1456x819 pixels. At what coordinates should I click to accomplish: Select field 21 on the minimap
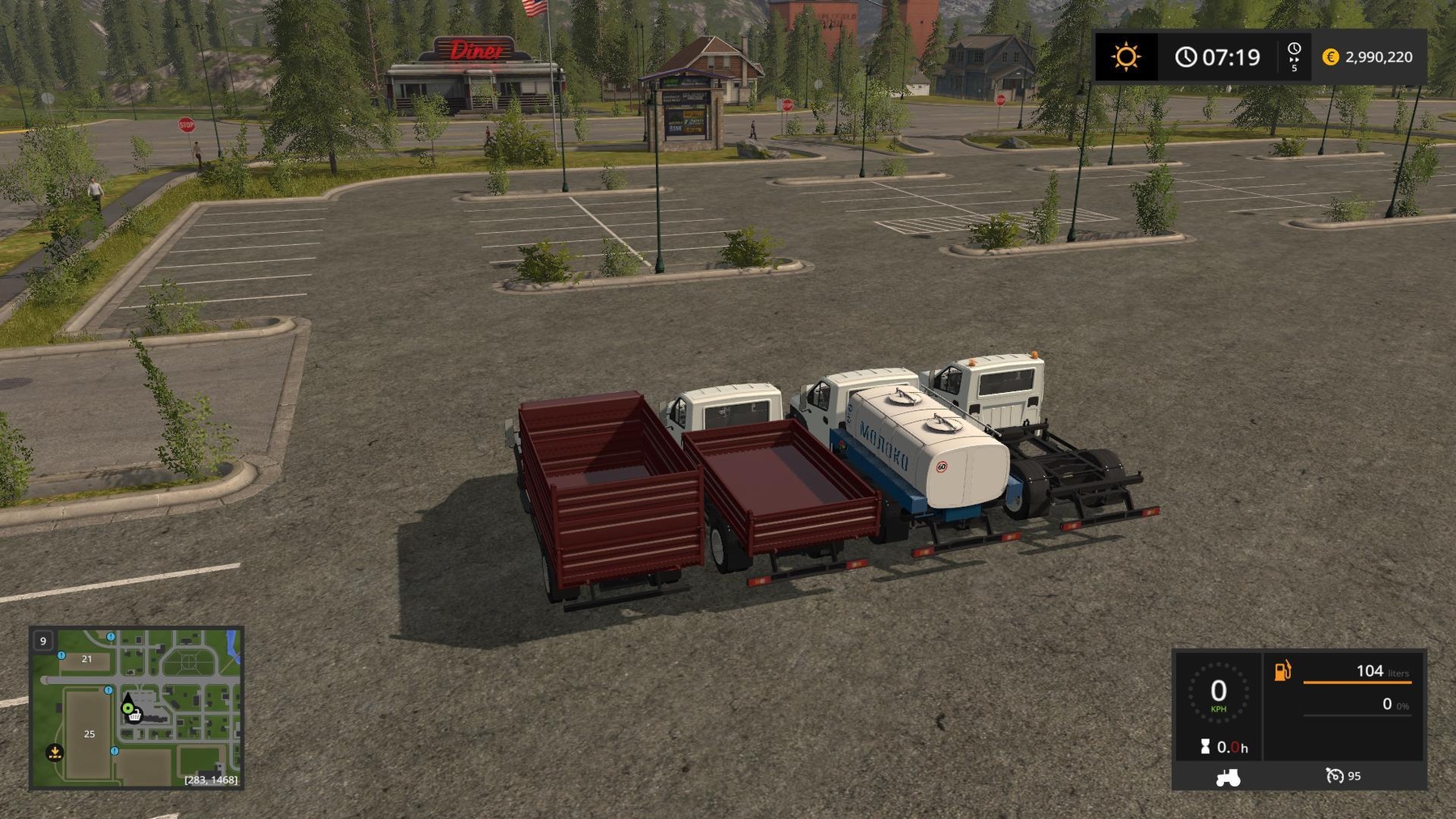(x=87, y=659)
